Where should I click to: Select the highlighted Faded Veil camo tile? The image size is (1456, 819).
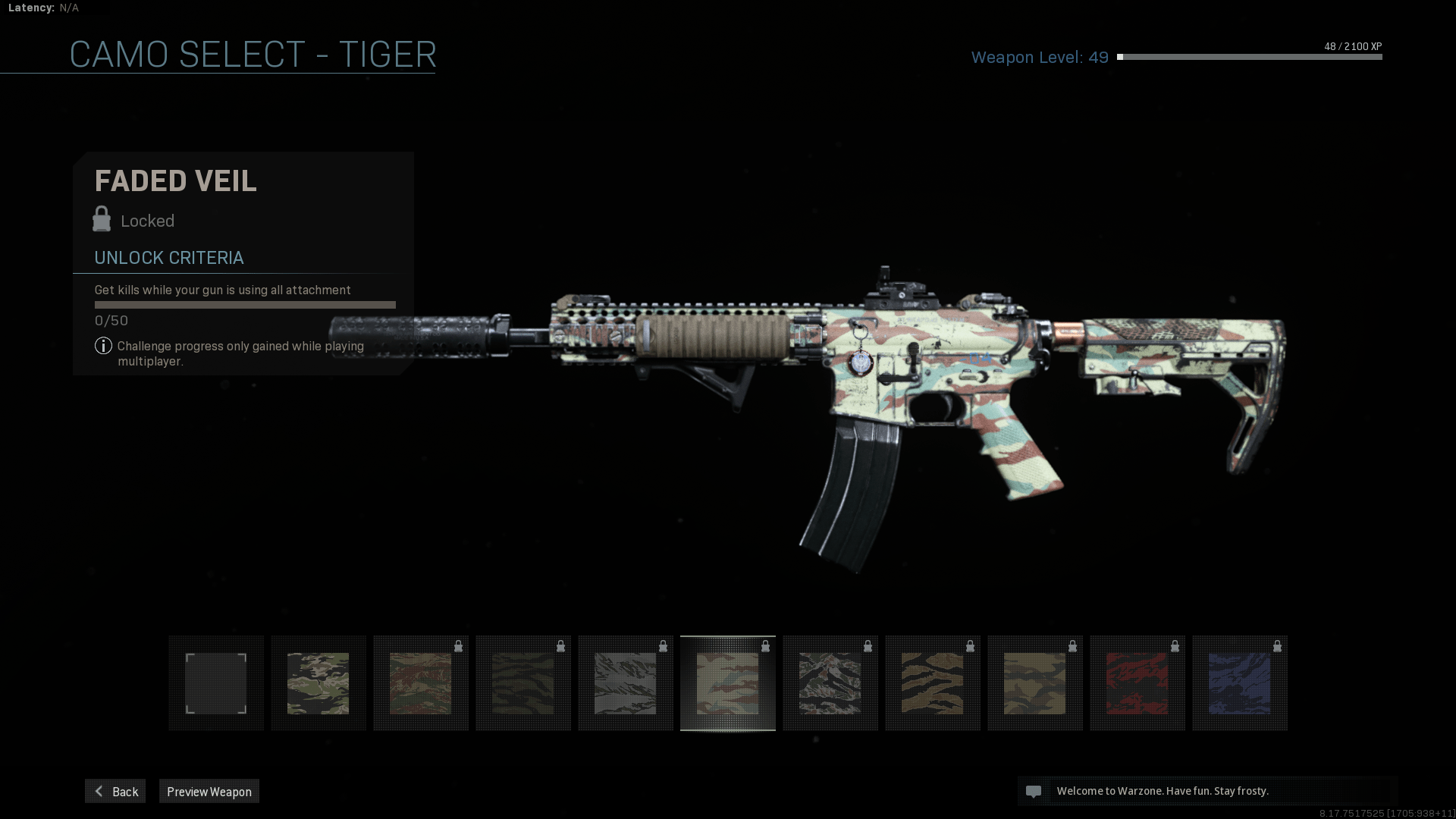(x=728, y=683)
